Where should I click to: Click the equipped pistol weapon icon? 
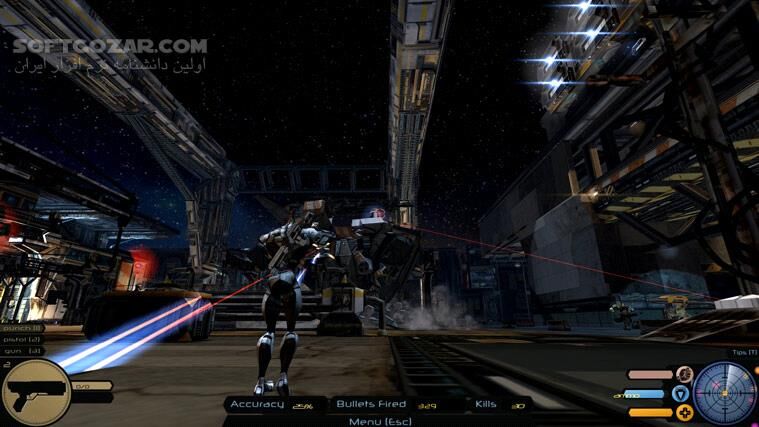click(34, 392)
